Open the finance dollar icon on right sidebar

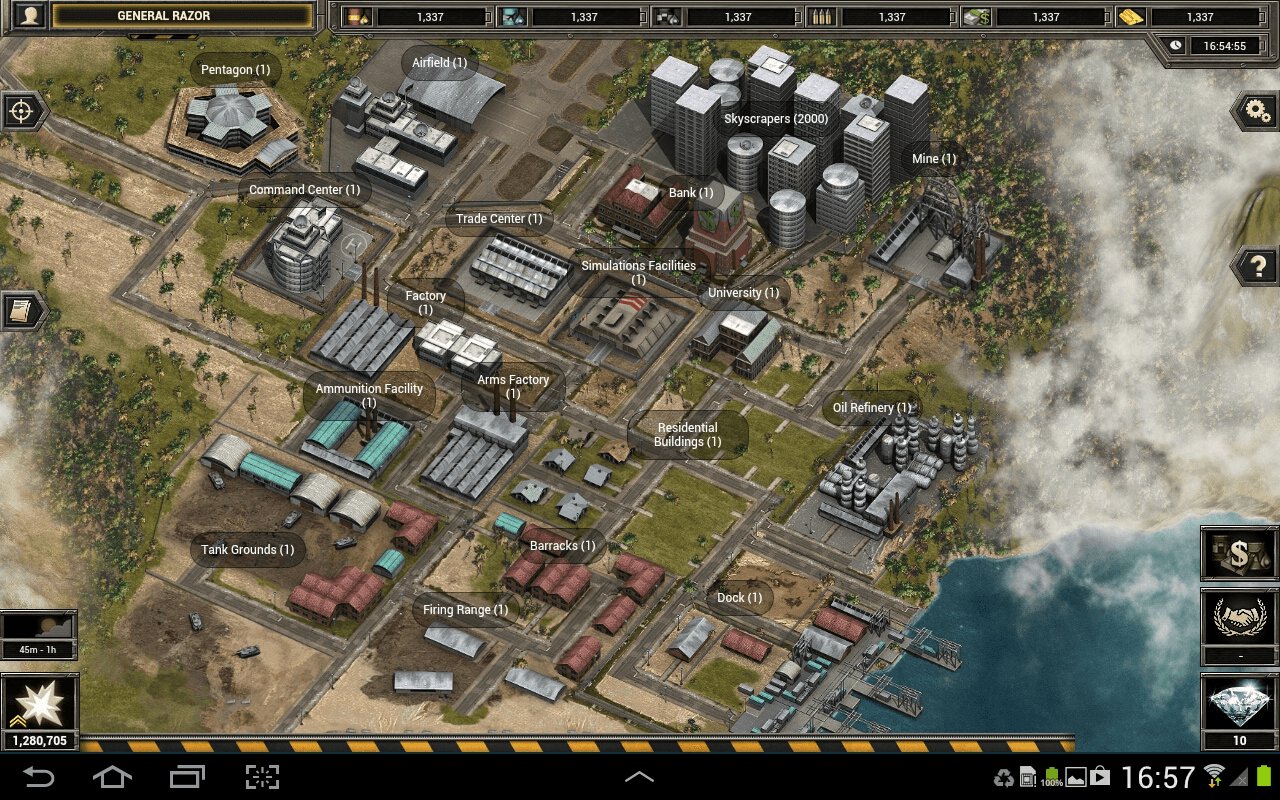(x=1238, y=551)
